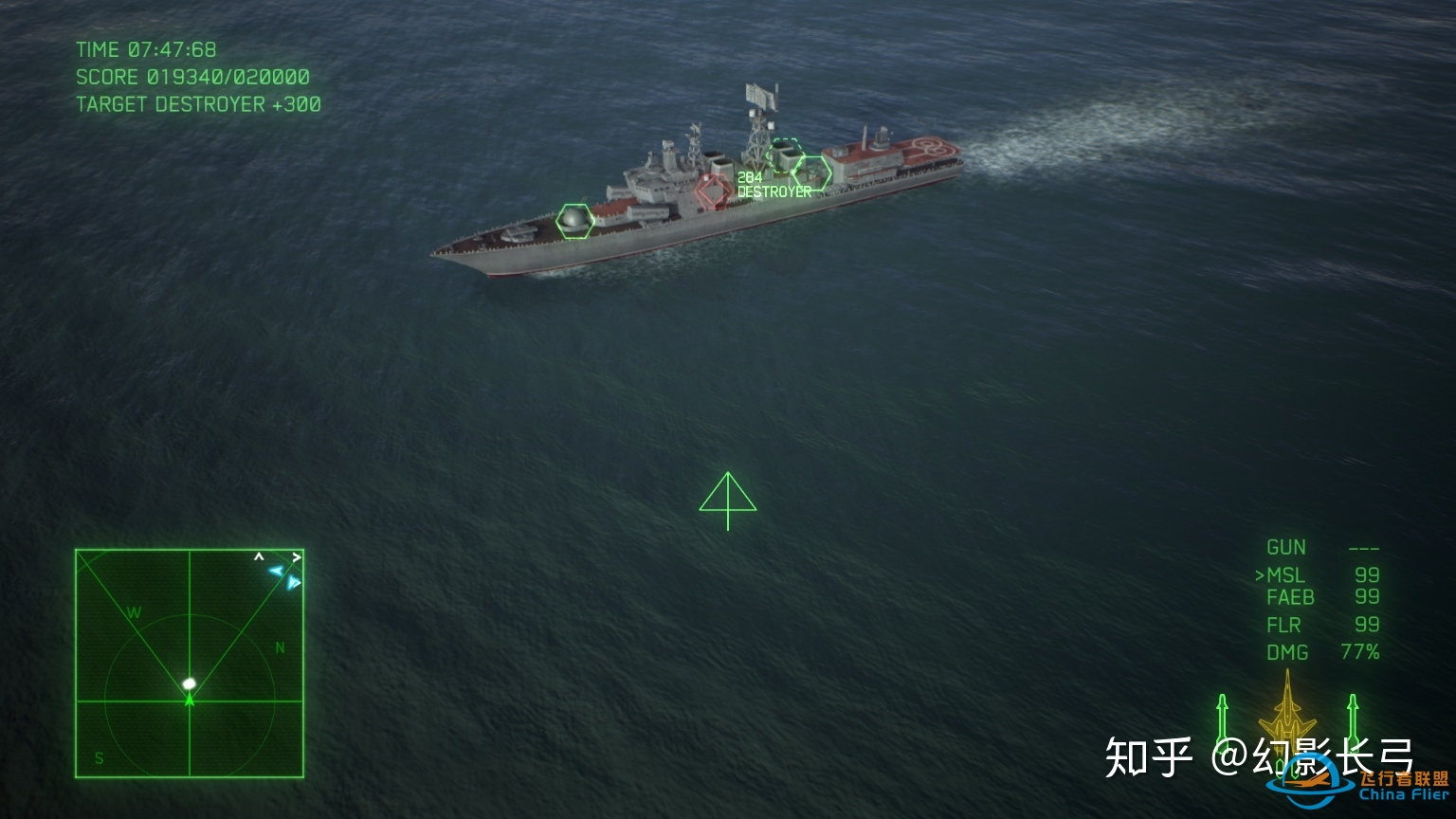This screenshot has width=1456, height=819.
Task: Select the MSL entry marked with arrow
Action: tap(1284, 573)
